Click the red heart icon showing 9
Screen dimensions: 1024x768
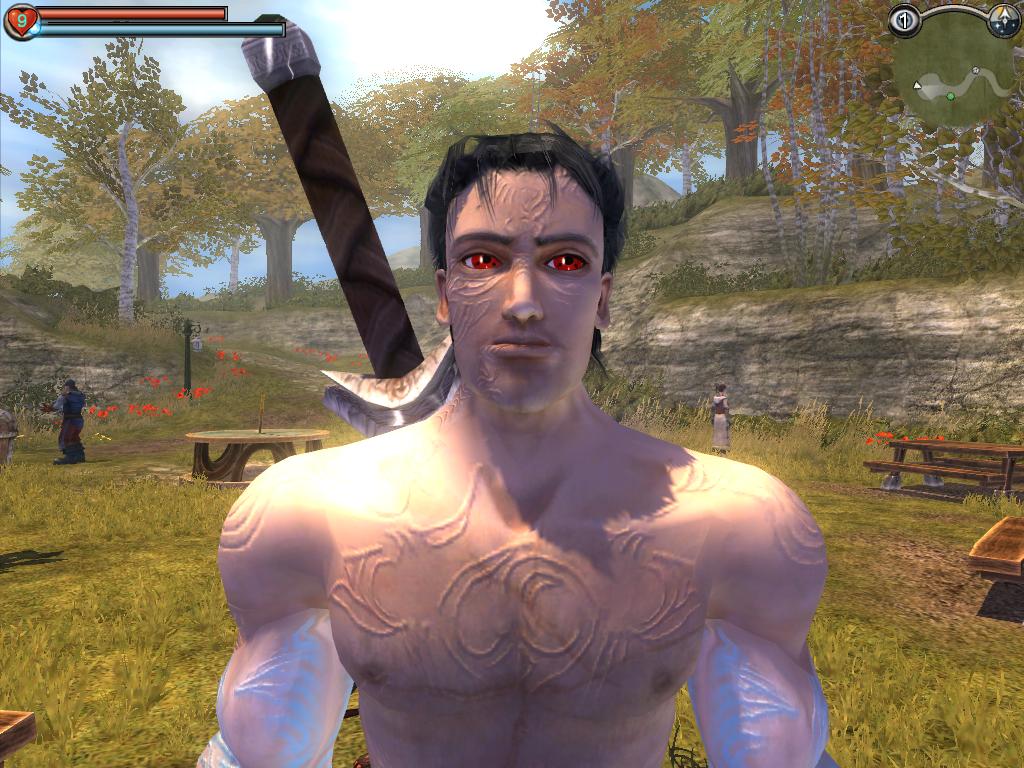(x=20, y=20)
